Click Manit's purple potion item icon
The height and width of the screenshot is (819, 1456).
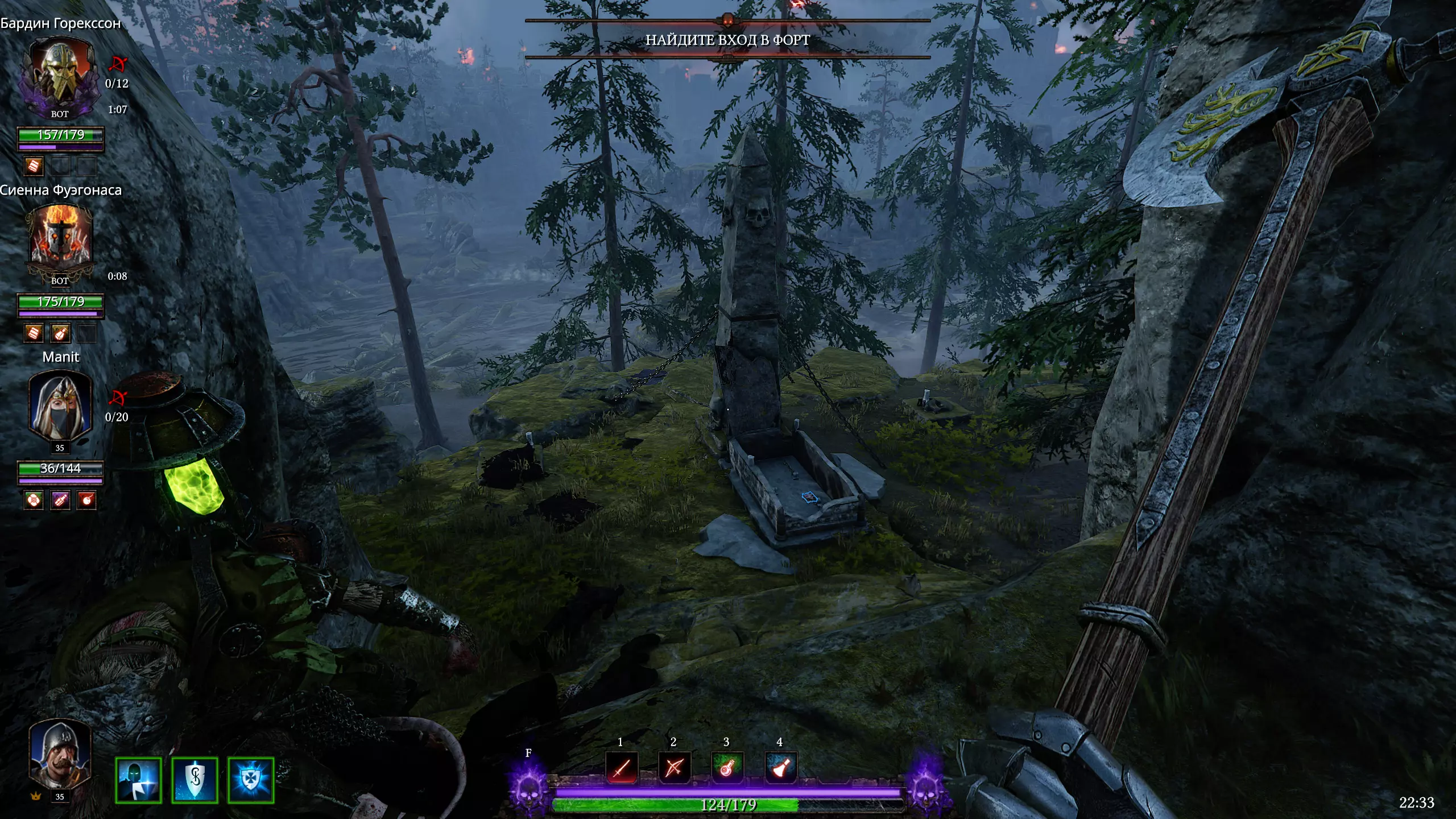60,500
